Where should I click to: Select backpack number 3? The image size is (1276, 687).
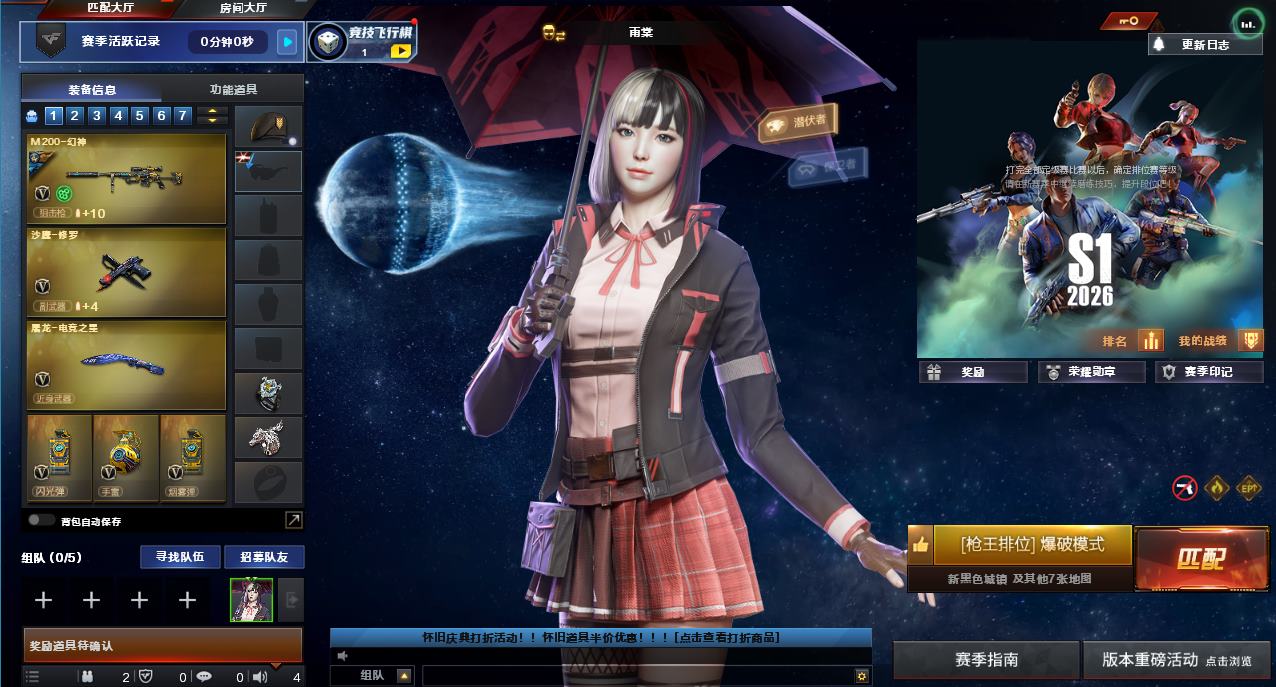click(97, 116)
